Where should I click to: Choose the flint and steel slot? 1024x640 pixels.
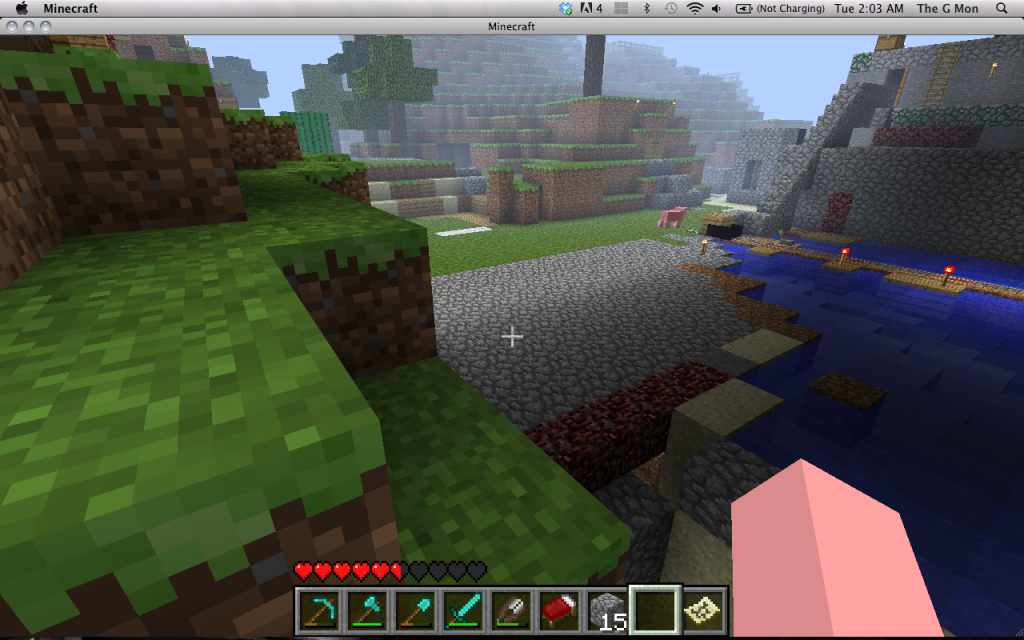(x=510, y=609)
